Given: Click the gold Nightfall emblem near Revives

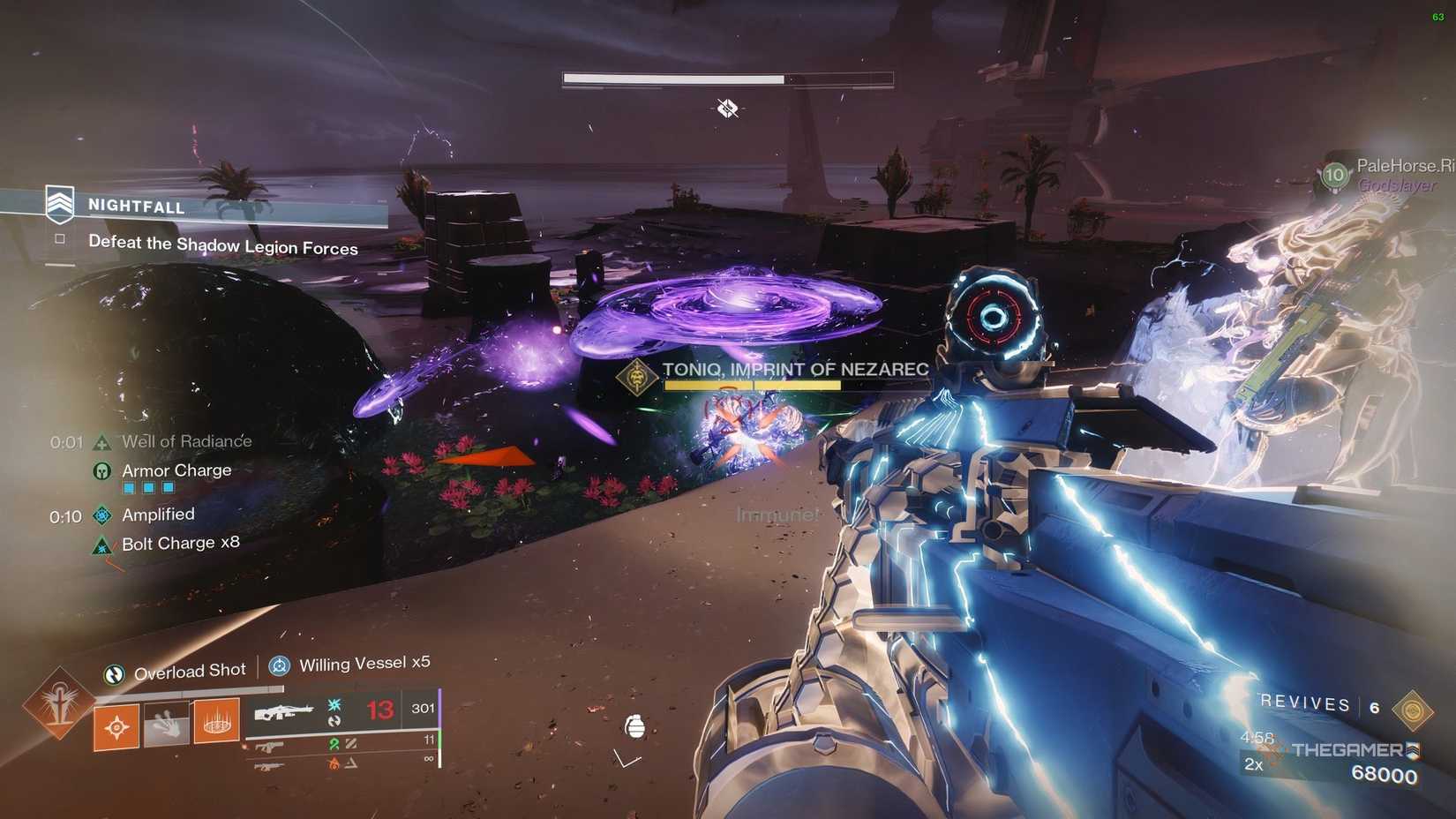Looking at the screenshot, I should (x=1413, y=710).
